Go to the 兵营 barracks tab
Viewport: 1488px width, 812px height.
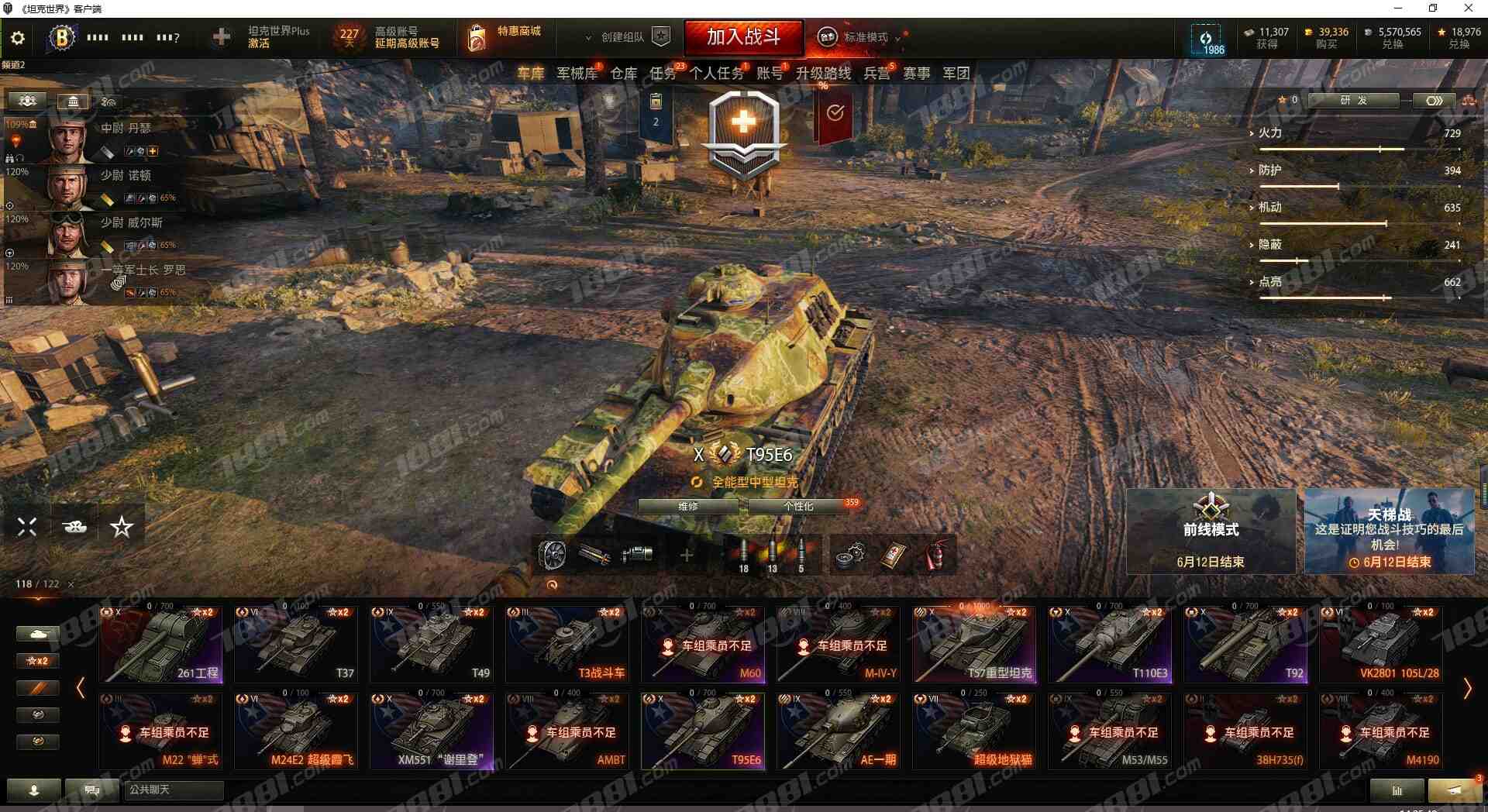pyautogui.click(x=877, y=74)
